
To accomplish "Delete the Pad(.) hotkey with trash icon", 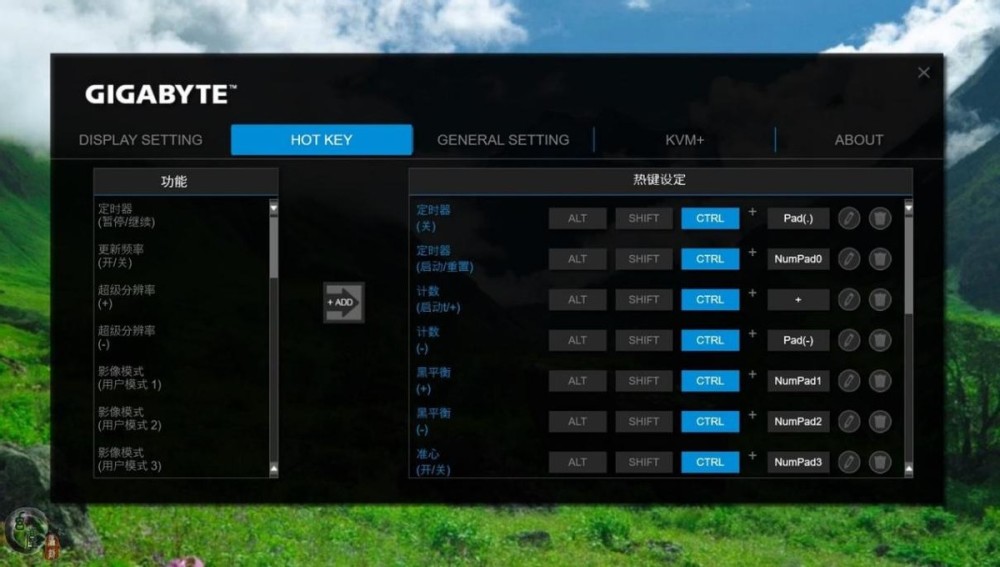I will click(x=880, y=218).
